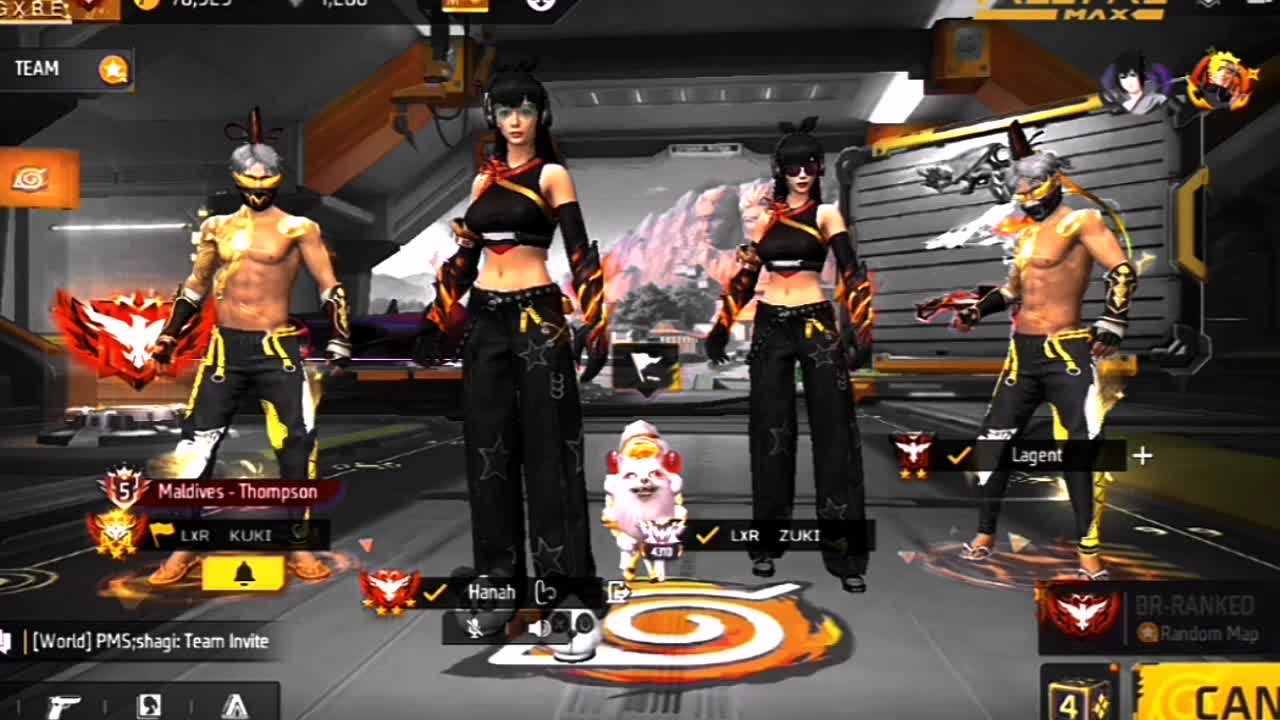Image resolution: width=1280 pixels, height=720 pixels.
Task: Toggle the speaker voice icon
Action: point(538,627)
